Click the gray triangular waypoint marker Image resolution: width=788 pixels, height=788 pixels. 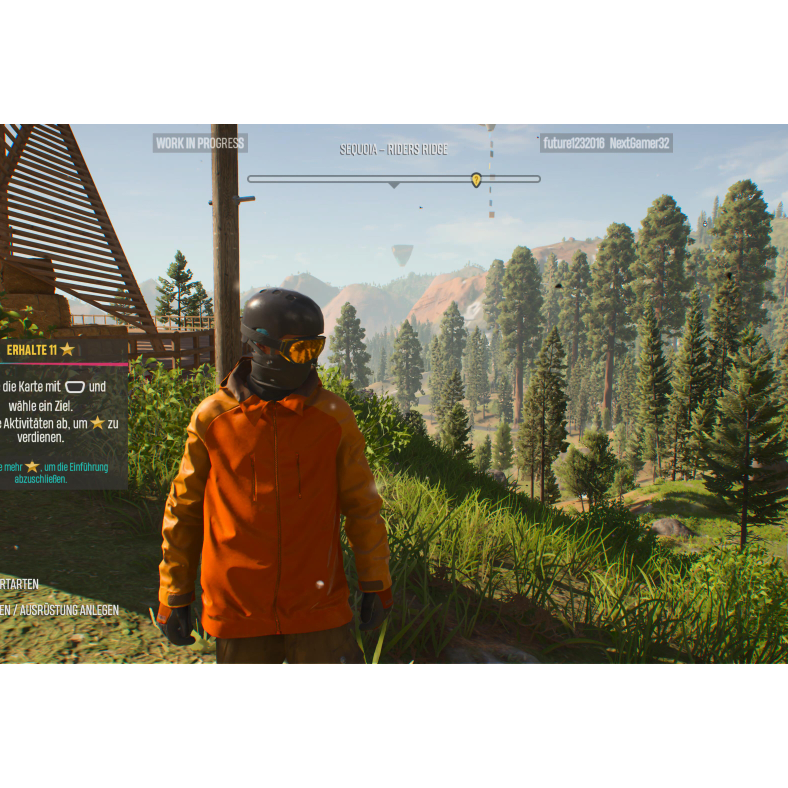[x=402, y=255]
